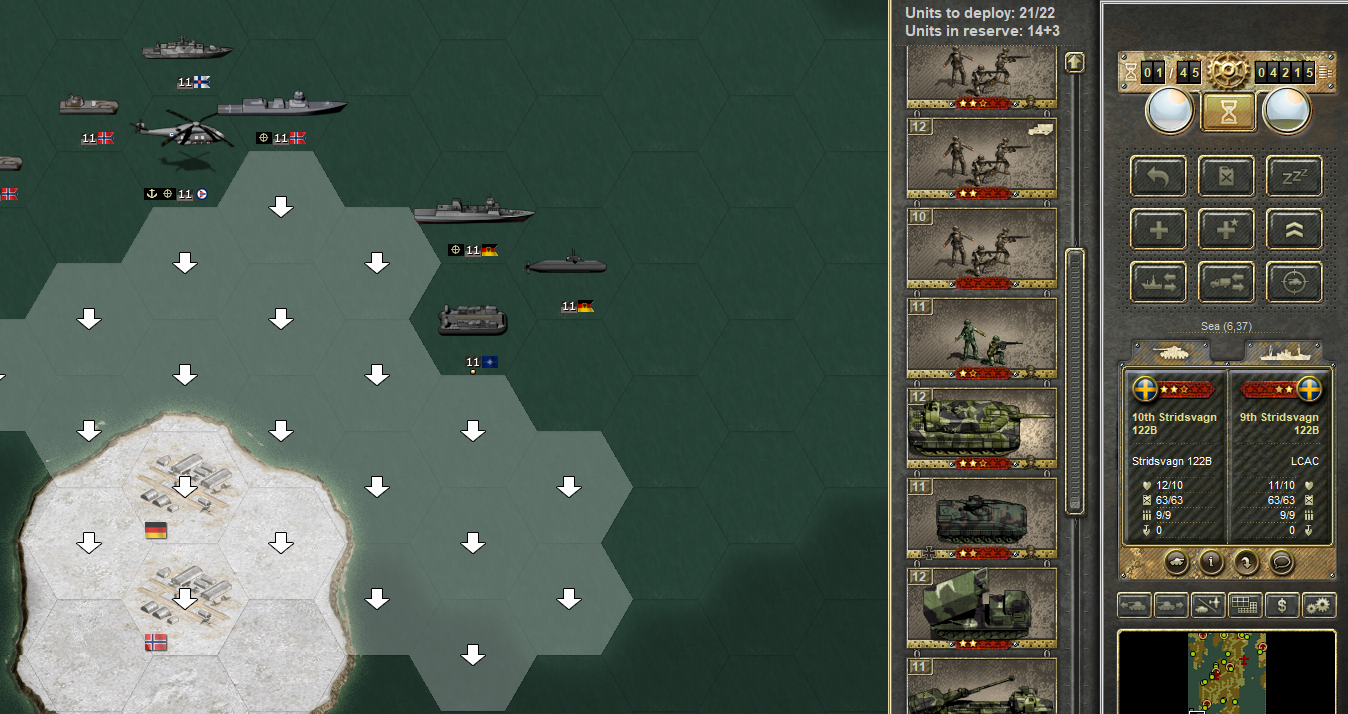Click the tank crosshair targeting button
The height and width of the screenshot is (714, 1348).
(1294, 283)
